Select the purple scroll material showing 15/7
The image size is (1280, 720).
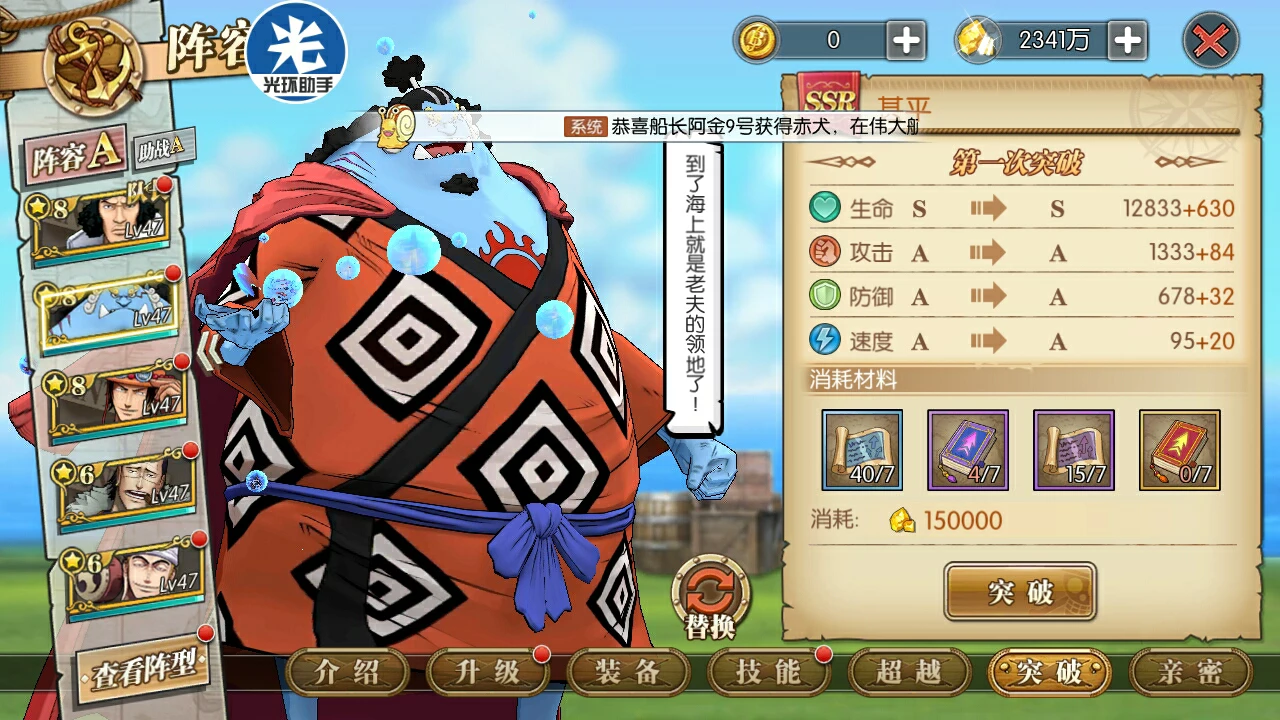click(x=1073, y=450)
